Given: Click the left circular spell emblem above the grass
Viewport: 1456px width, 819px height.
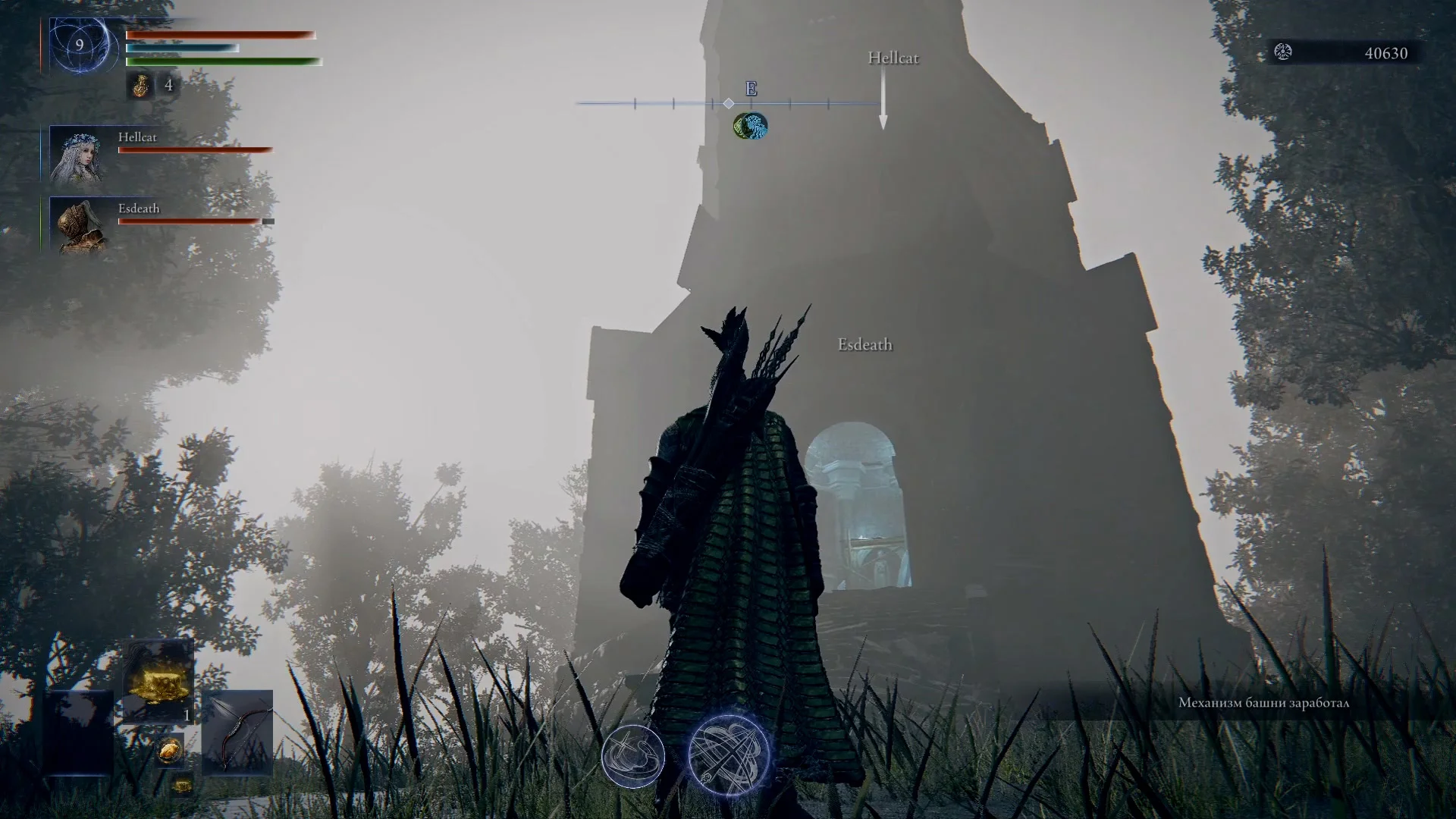Looking at the screenshot, I should (x=633, y=757).
